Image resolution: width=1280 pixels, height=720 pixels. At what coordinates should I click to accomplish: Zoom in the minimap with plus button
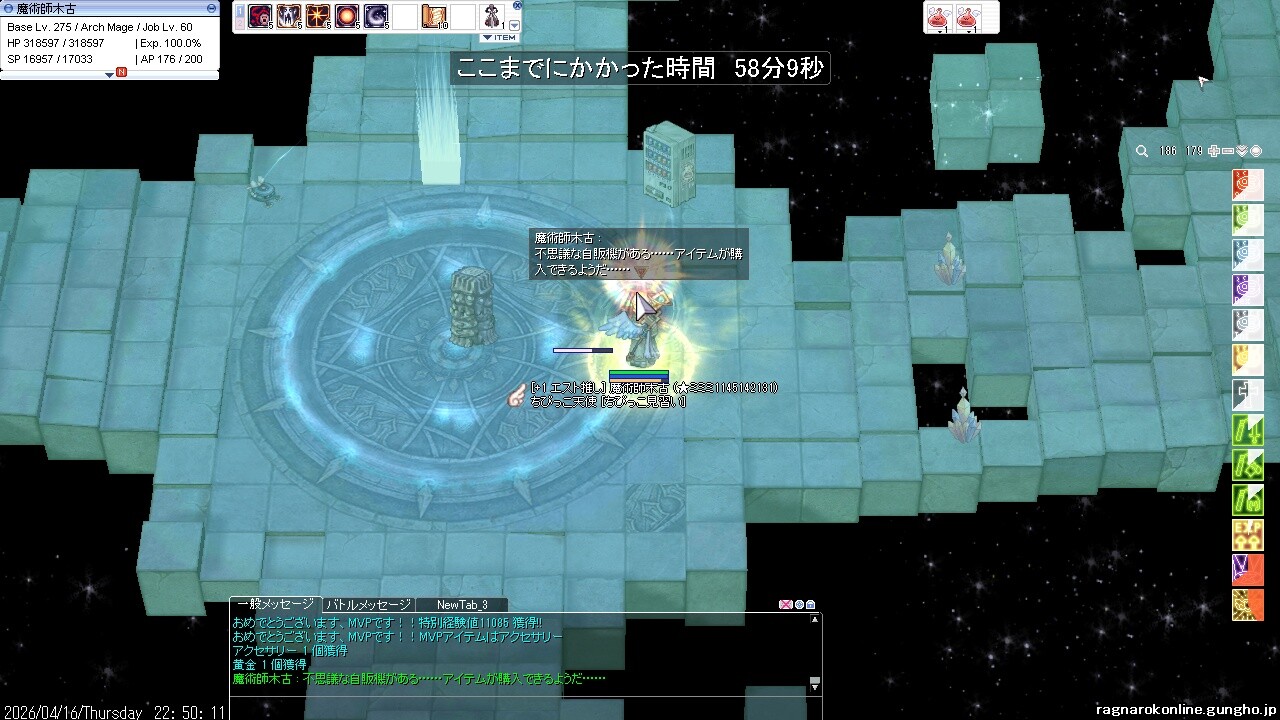pos(1214,151)
